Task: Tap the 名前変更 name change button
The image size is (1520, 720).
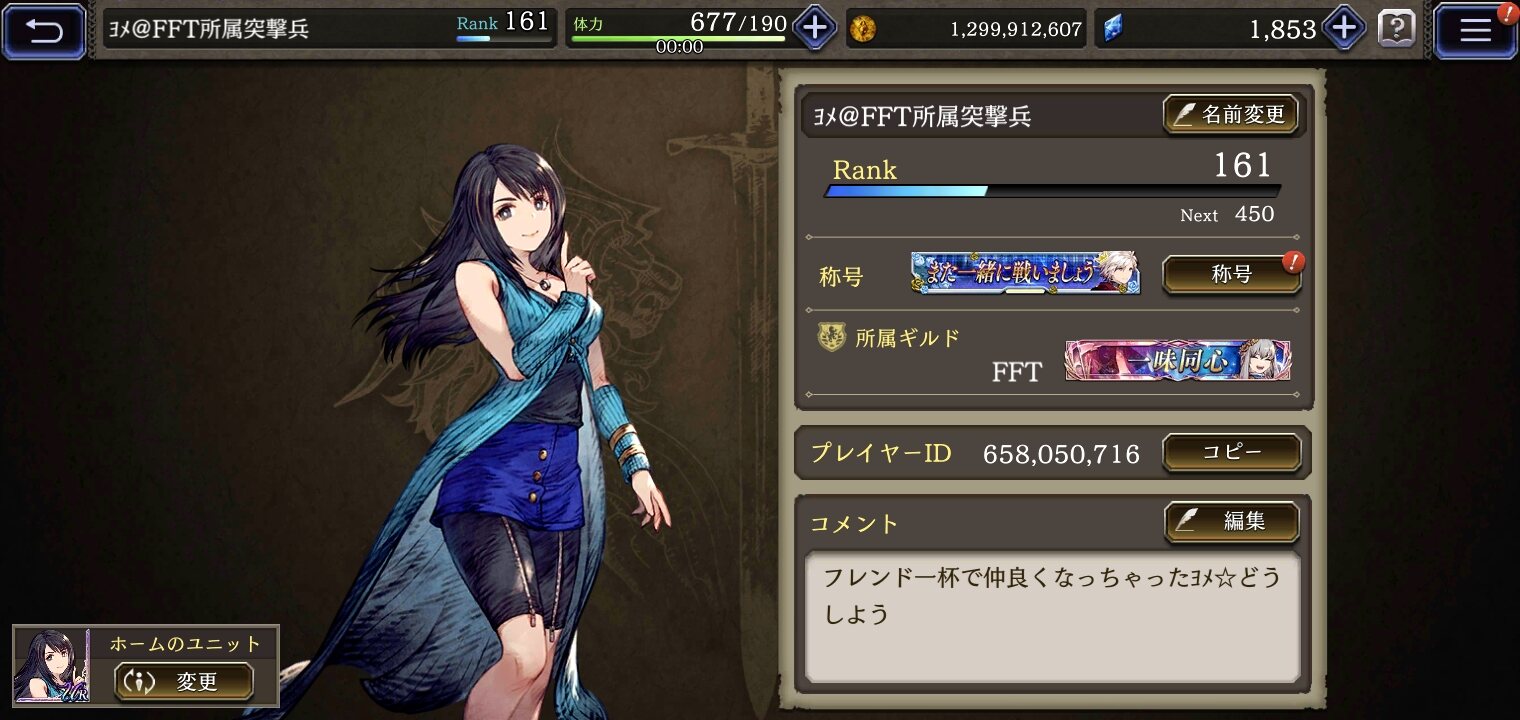Action: (x=1230, y=115)
